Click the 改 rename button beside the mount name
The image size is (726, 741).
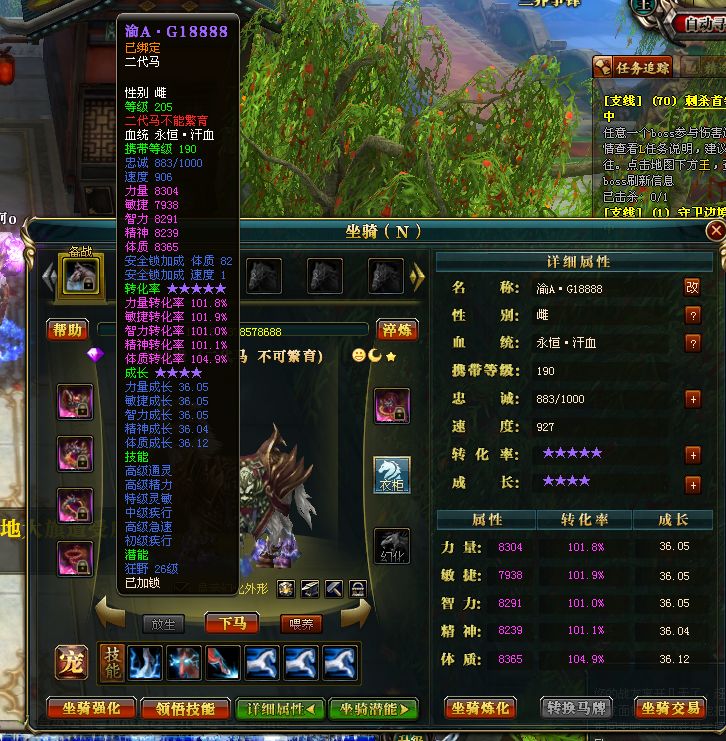pyautogui.click(x=692, y=287)
